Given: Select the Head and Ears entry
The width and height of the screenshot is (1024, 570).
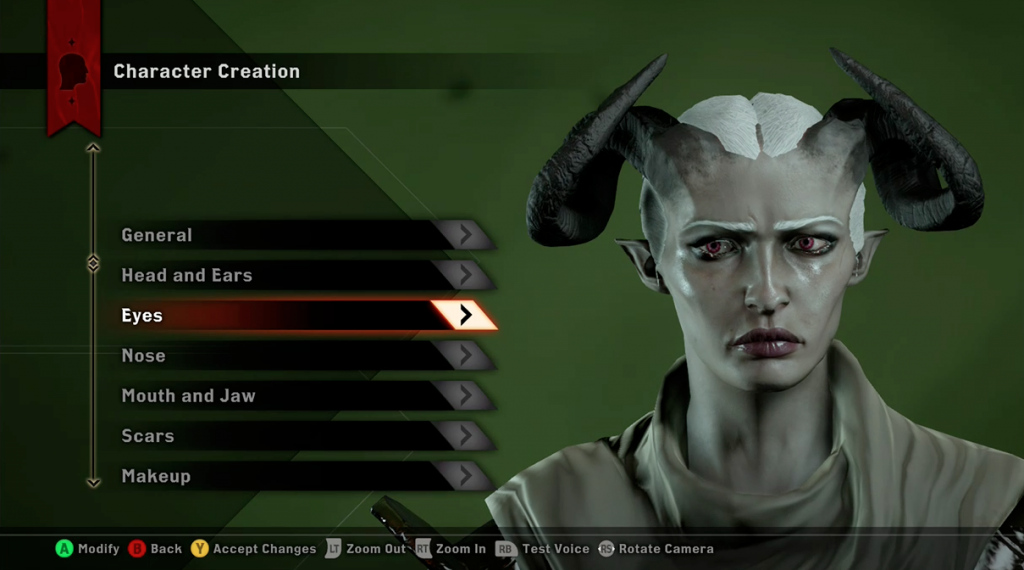Looking at the screenshot, I should 300,276.
